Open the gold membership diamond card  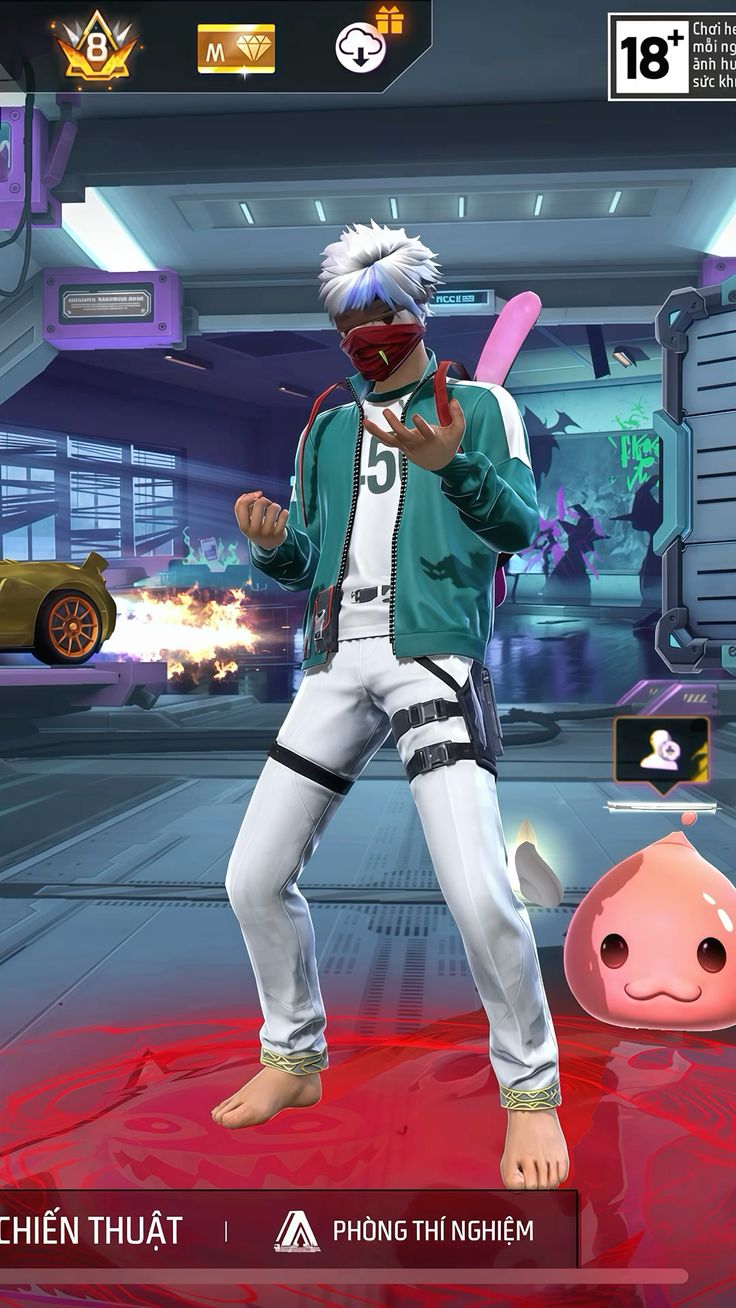coord(236,49)
